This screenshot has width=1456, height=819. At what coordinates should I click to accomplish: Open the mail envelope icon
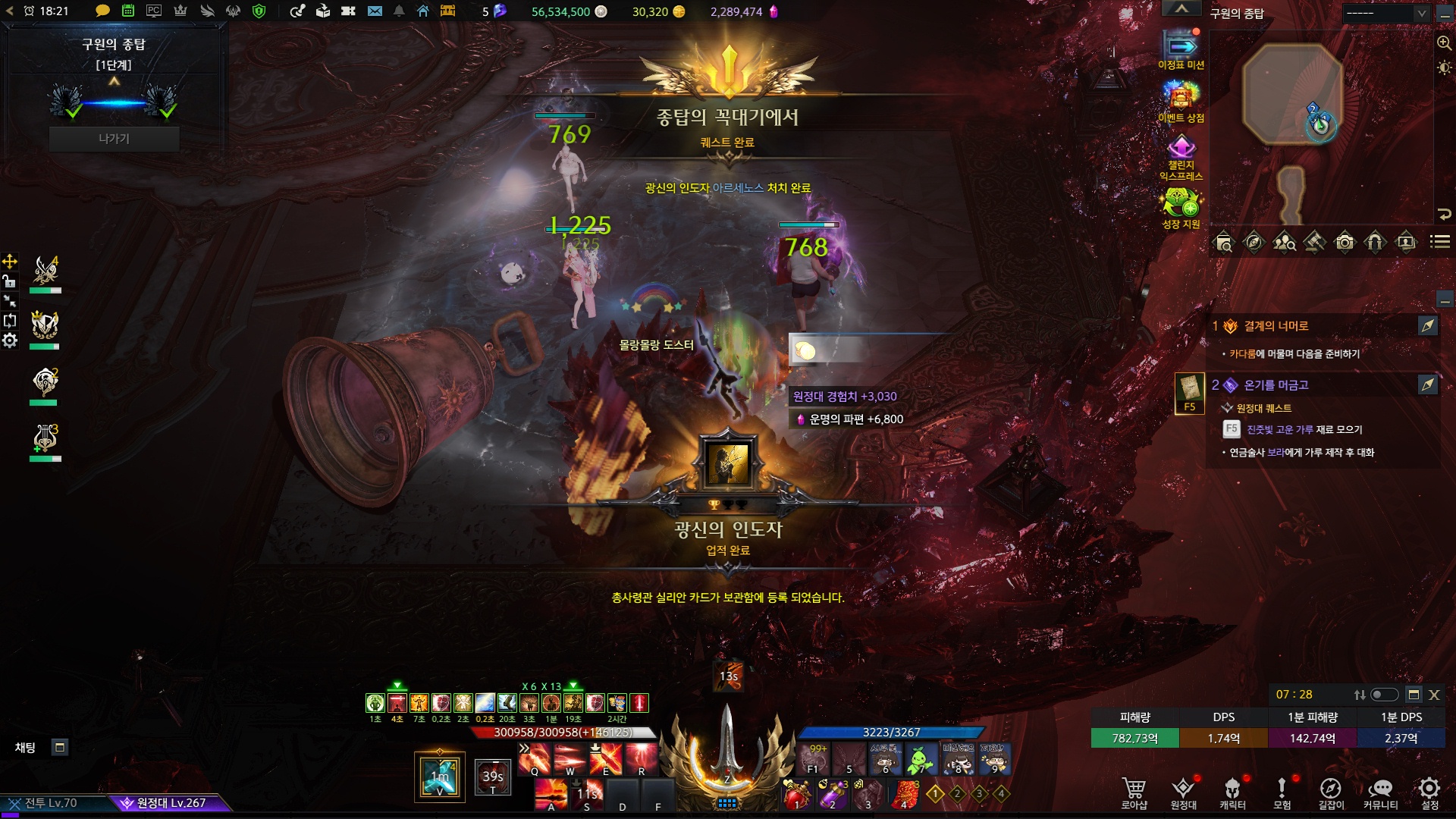tap(375, 11)
